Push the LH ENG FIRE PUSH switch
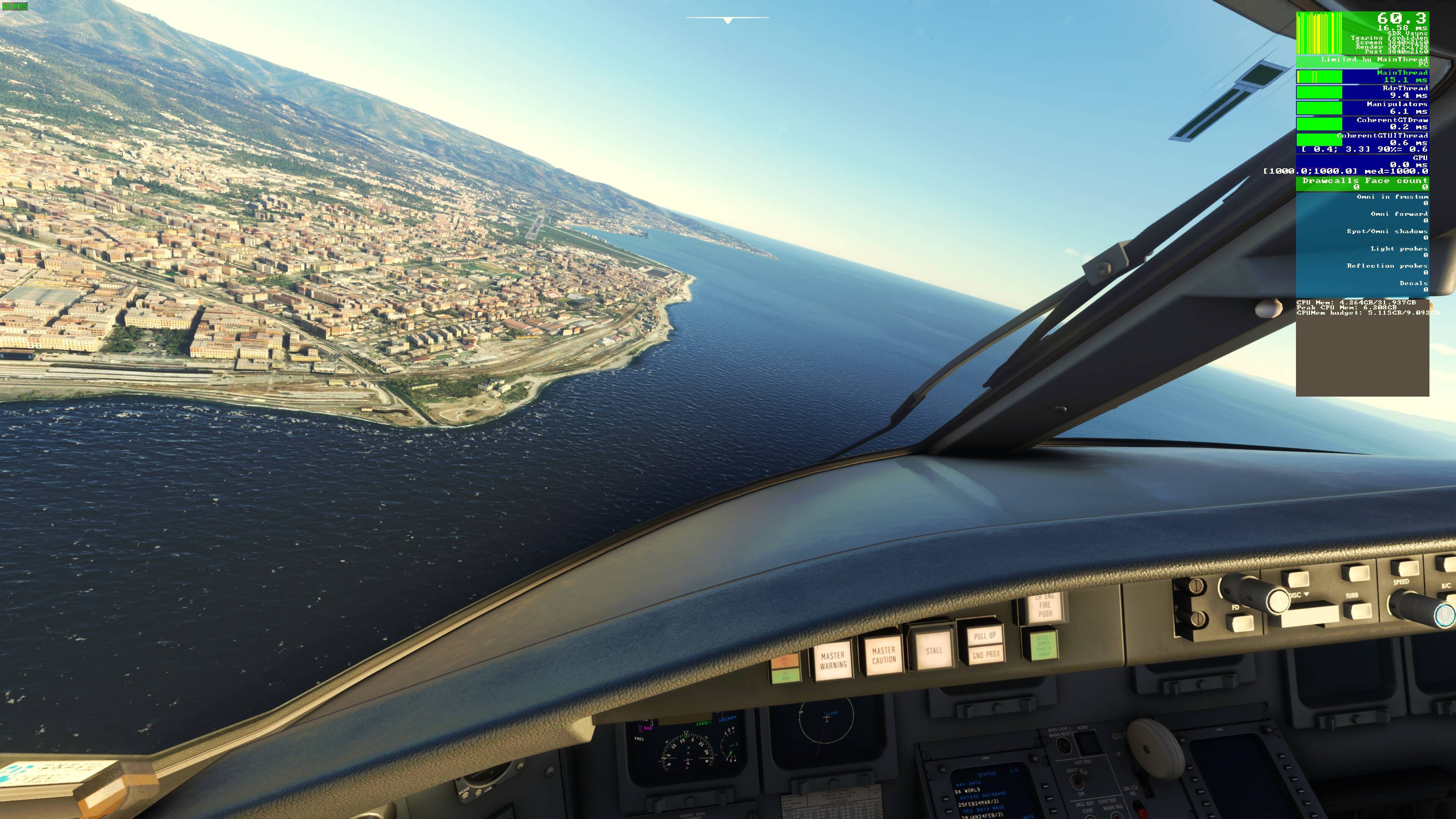Screen dimensions: 1456x819 (x=1045, y=606)
